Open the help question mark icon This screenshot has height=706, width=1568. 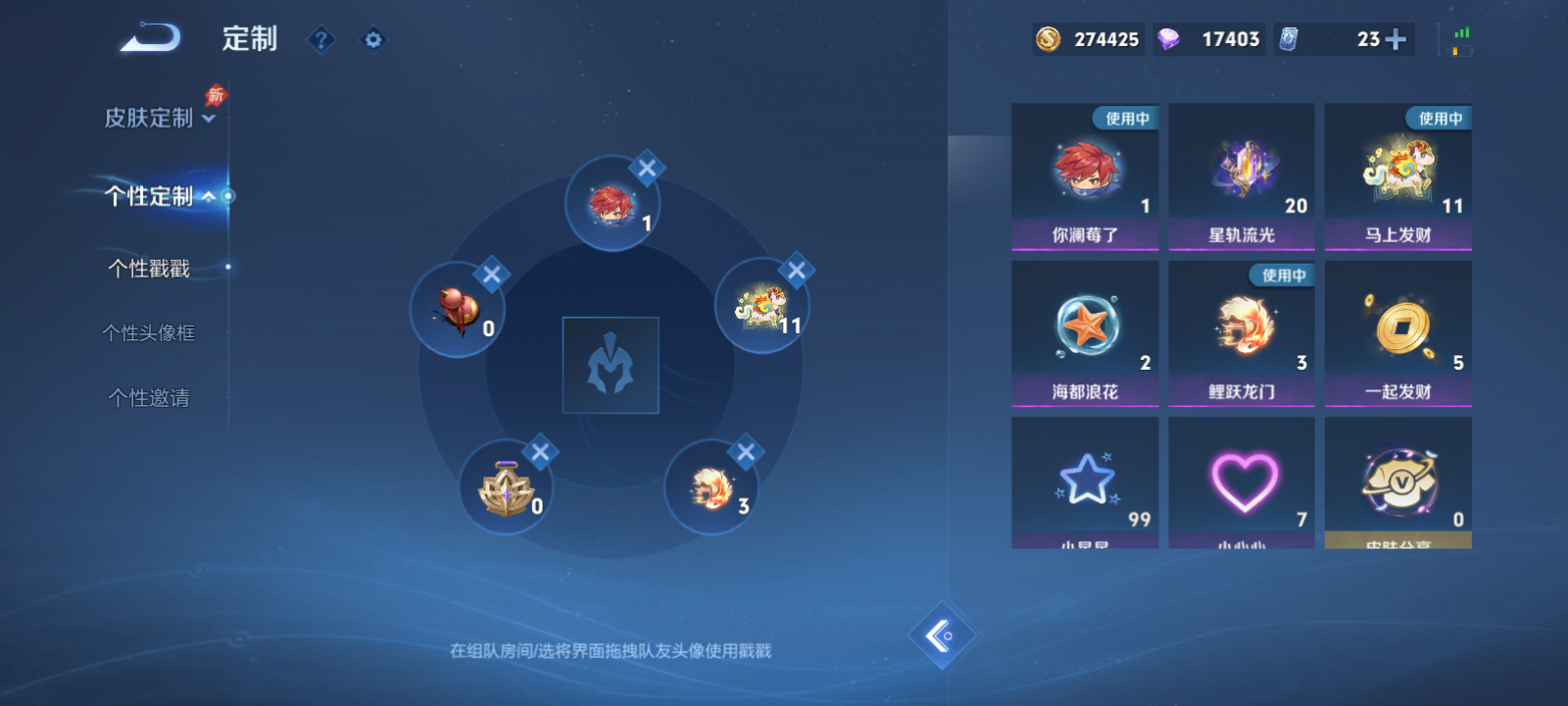tap(321, 40)
